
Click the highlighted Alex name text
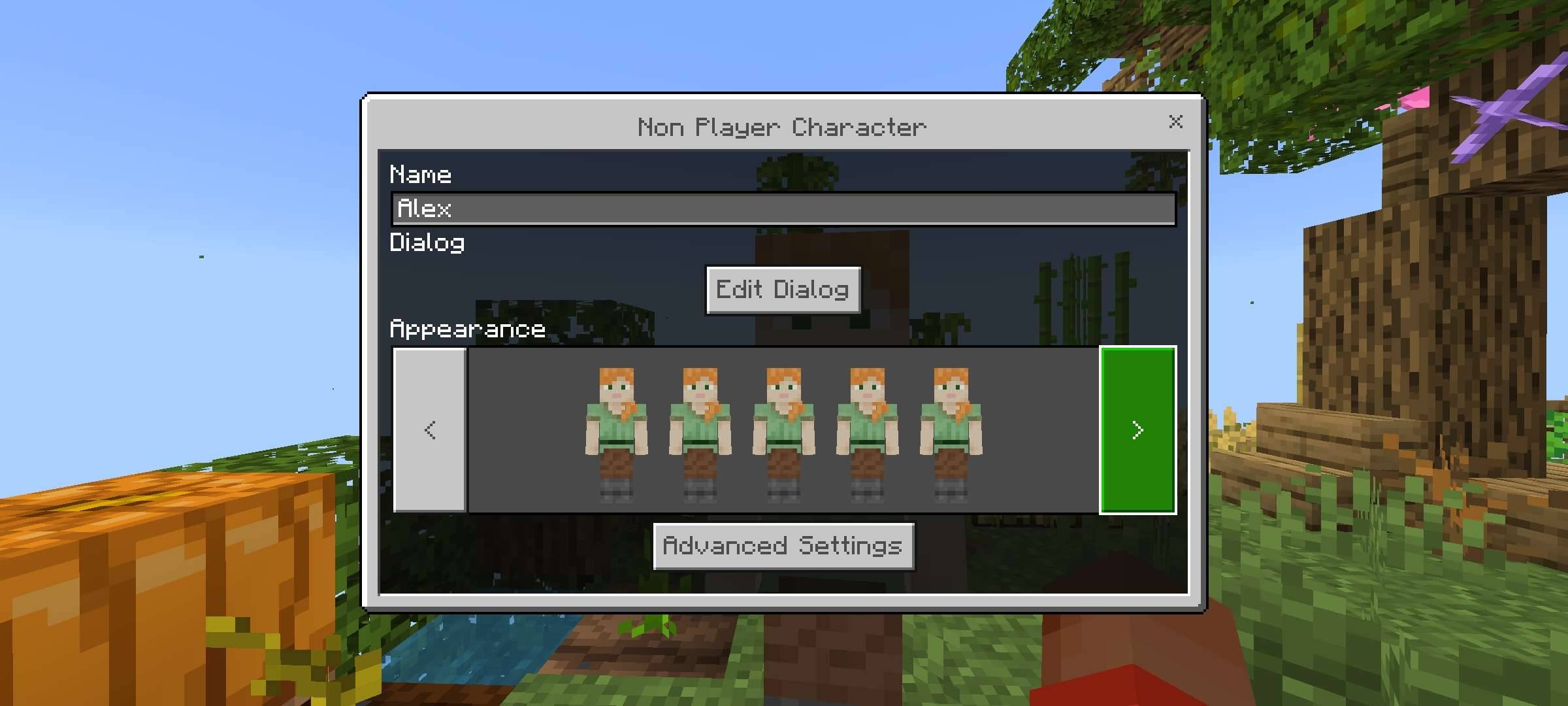(425, 210)
